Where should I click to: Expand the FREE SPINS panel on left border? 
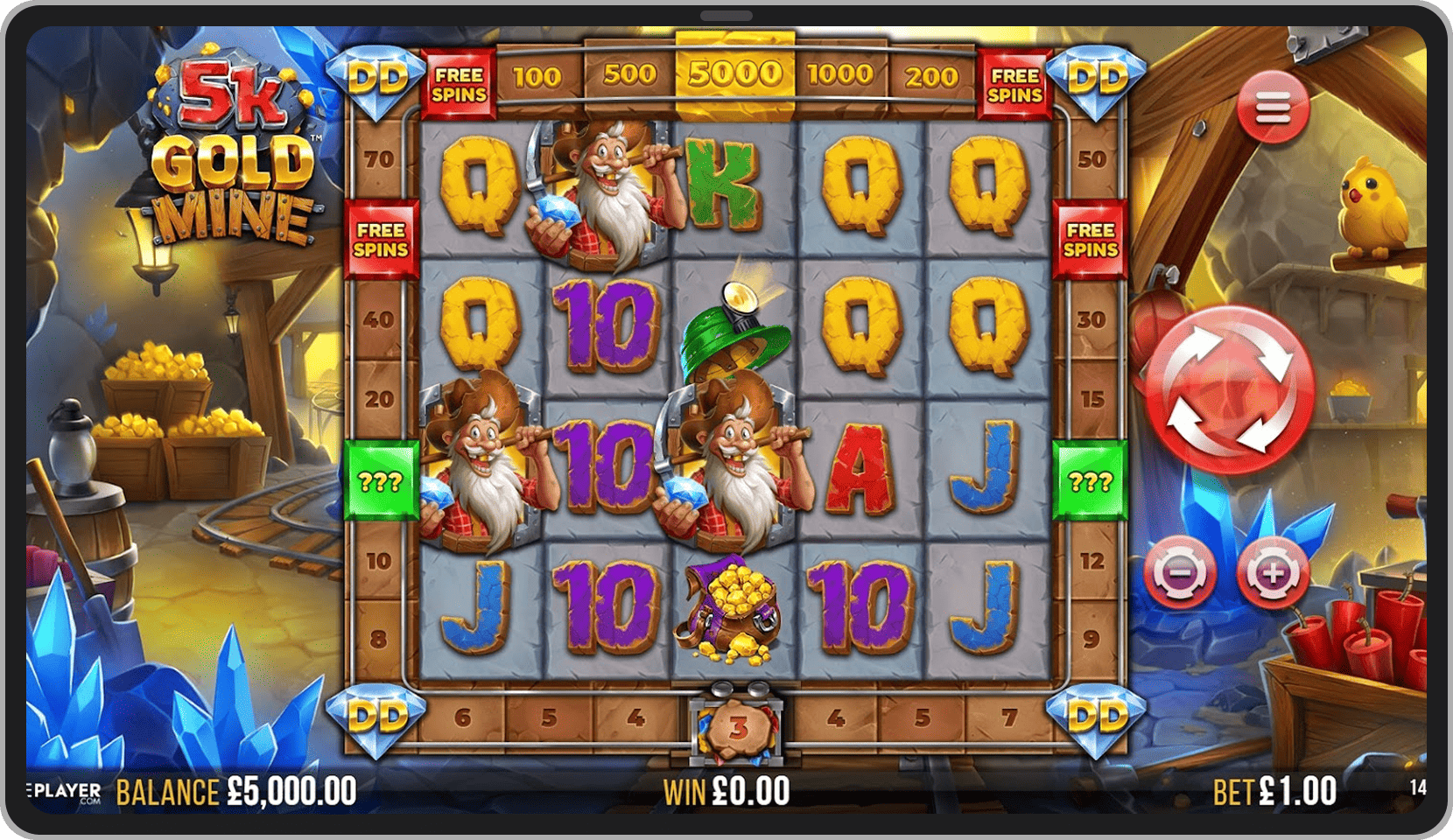[x=382, y=238]
